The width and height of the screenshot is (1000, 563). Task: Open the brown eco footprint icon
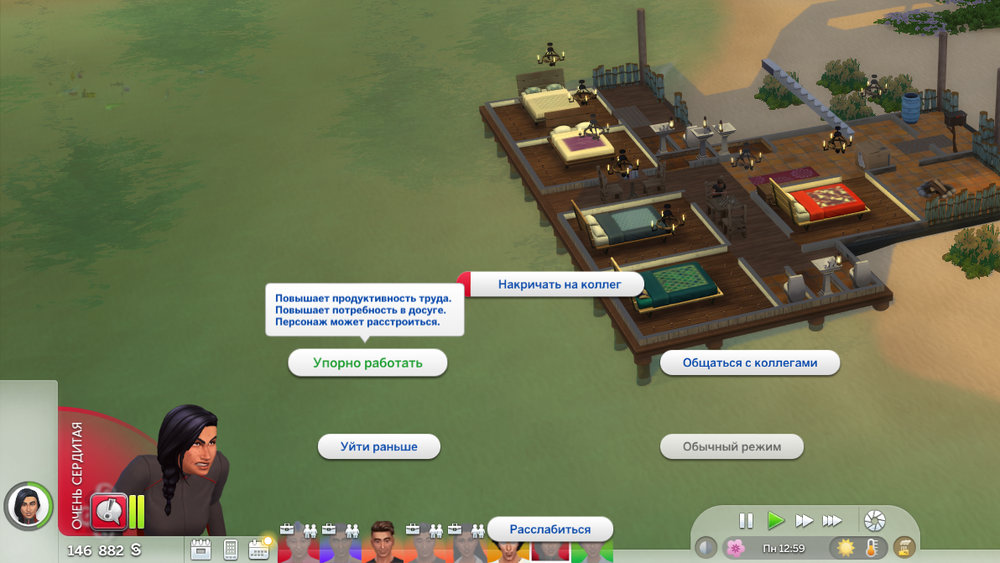pos(905,548)
